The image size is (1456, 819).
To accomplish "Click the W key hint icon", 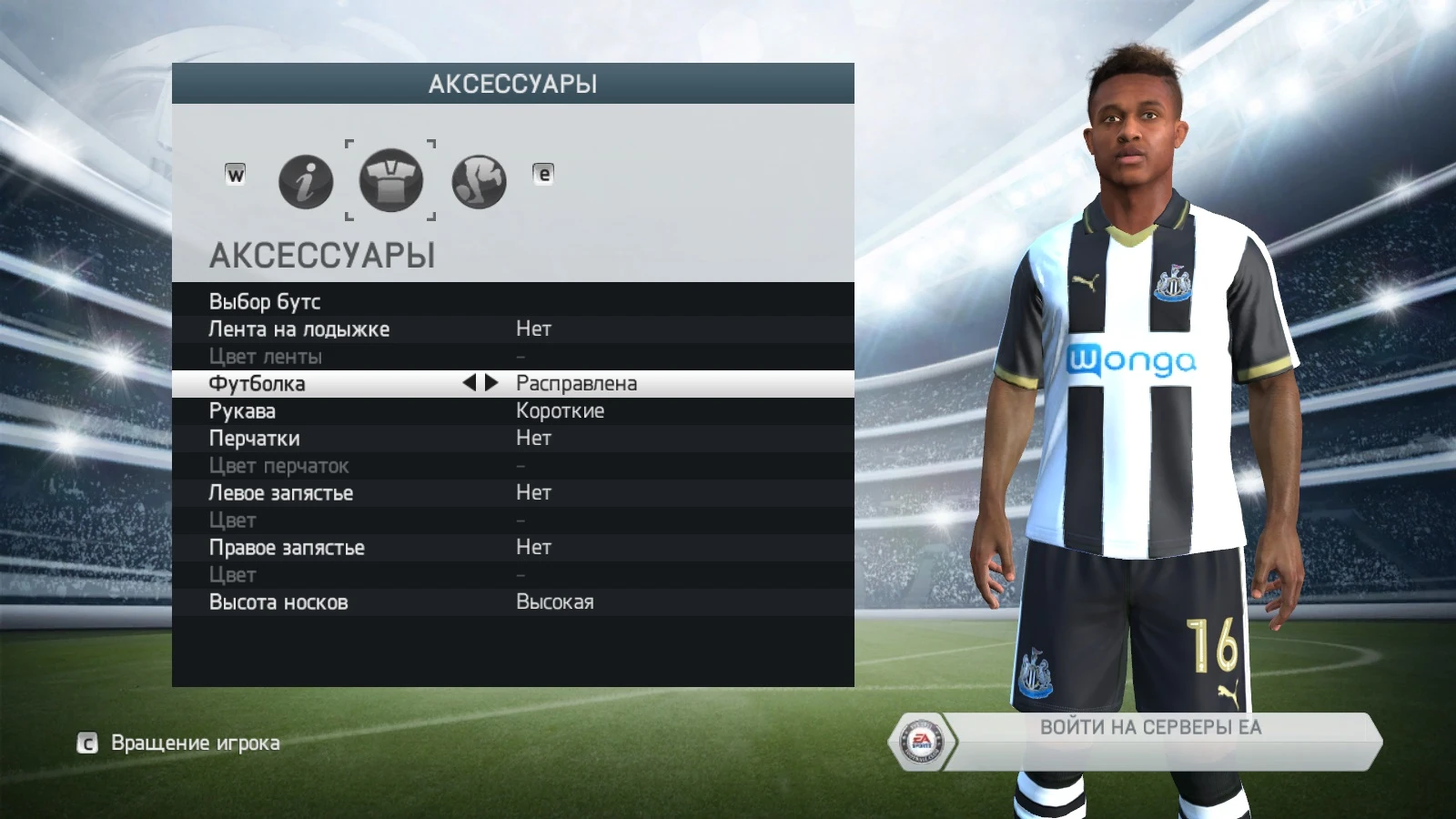I will 235,173.
